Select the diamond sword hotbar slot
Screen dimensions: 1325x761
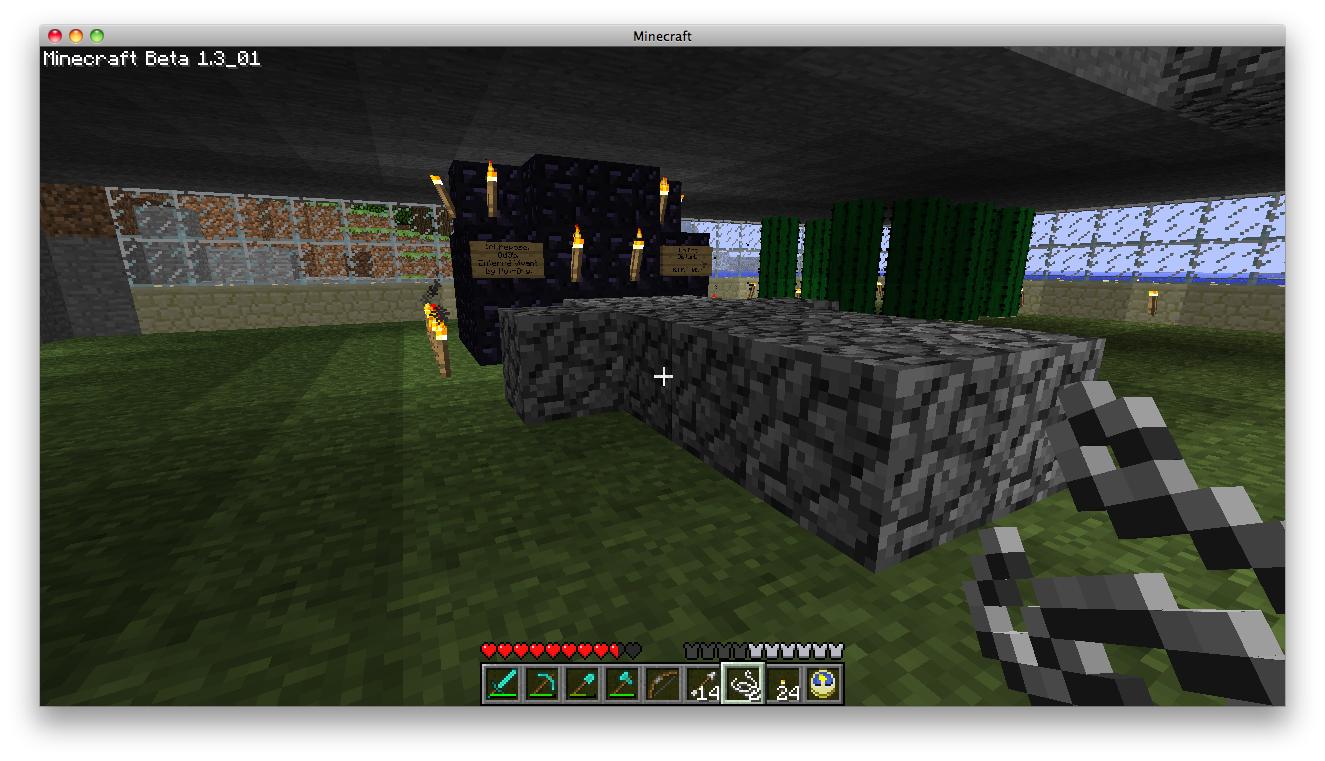[502, 684]
